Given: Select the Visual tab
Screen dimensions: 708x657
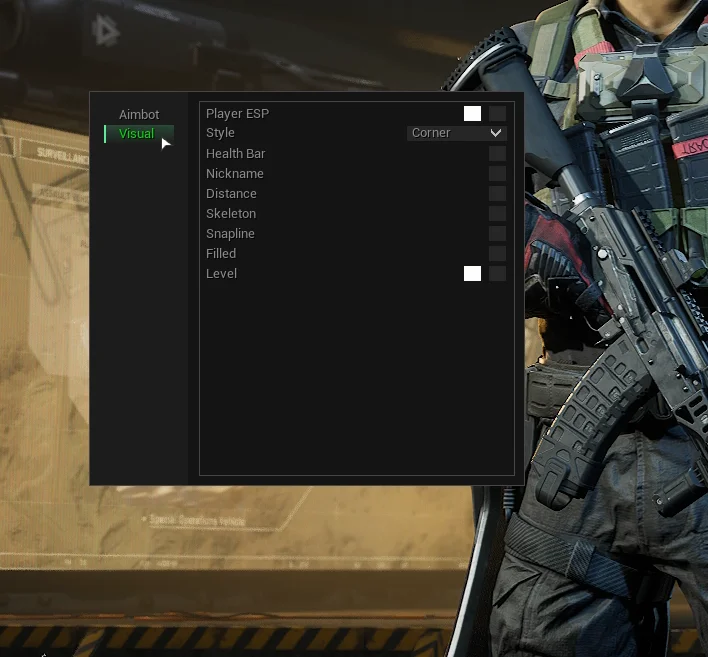Looking at the screenshot, I should pos(137,134).
